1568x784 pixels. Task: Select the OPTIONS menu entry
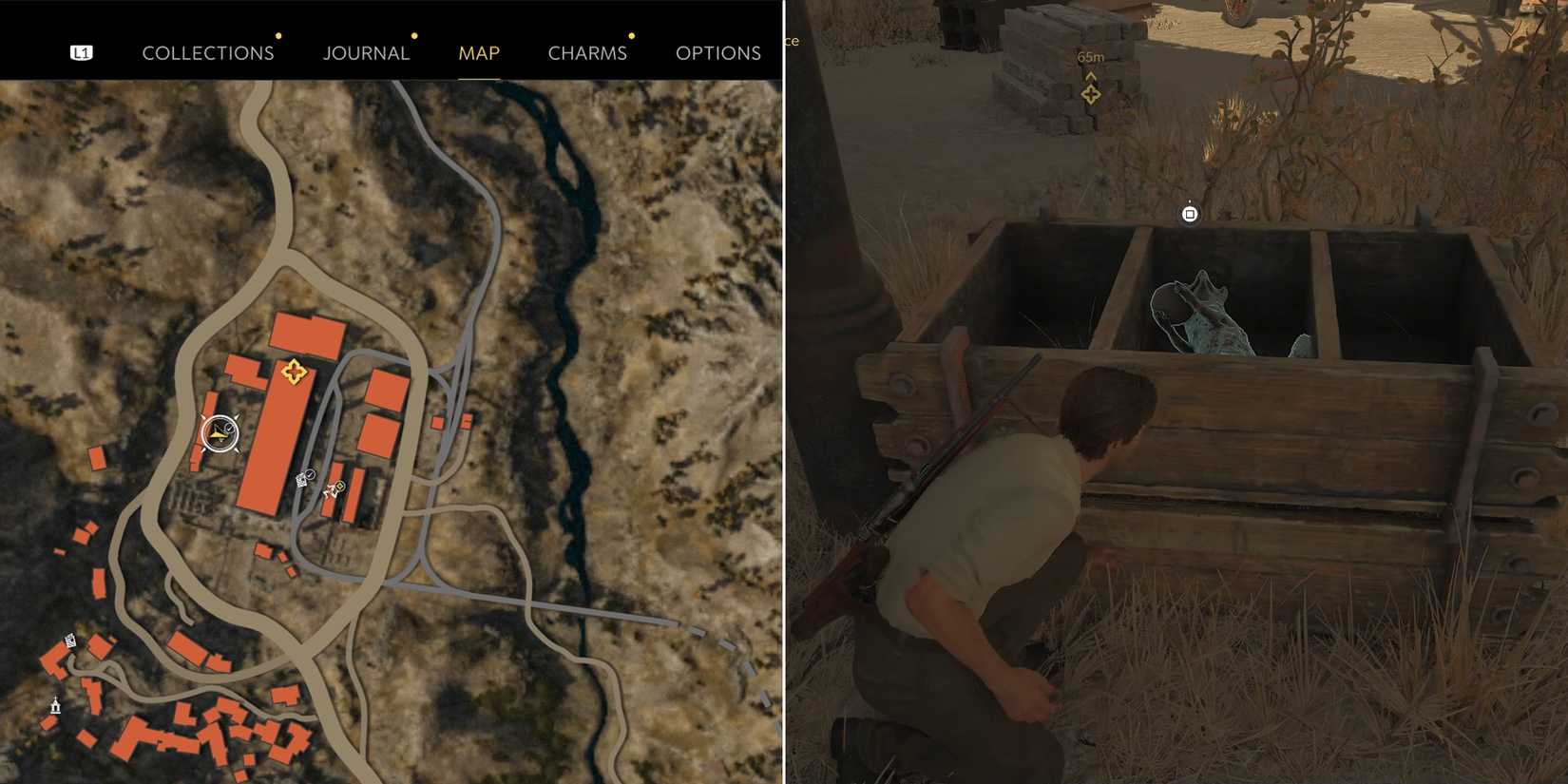coord(717,53)
